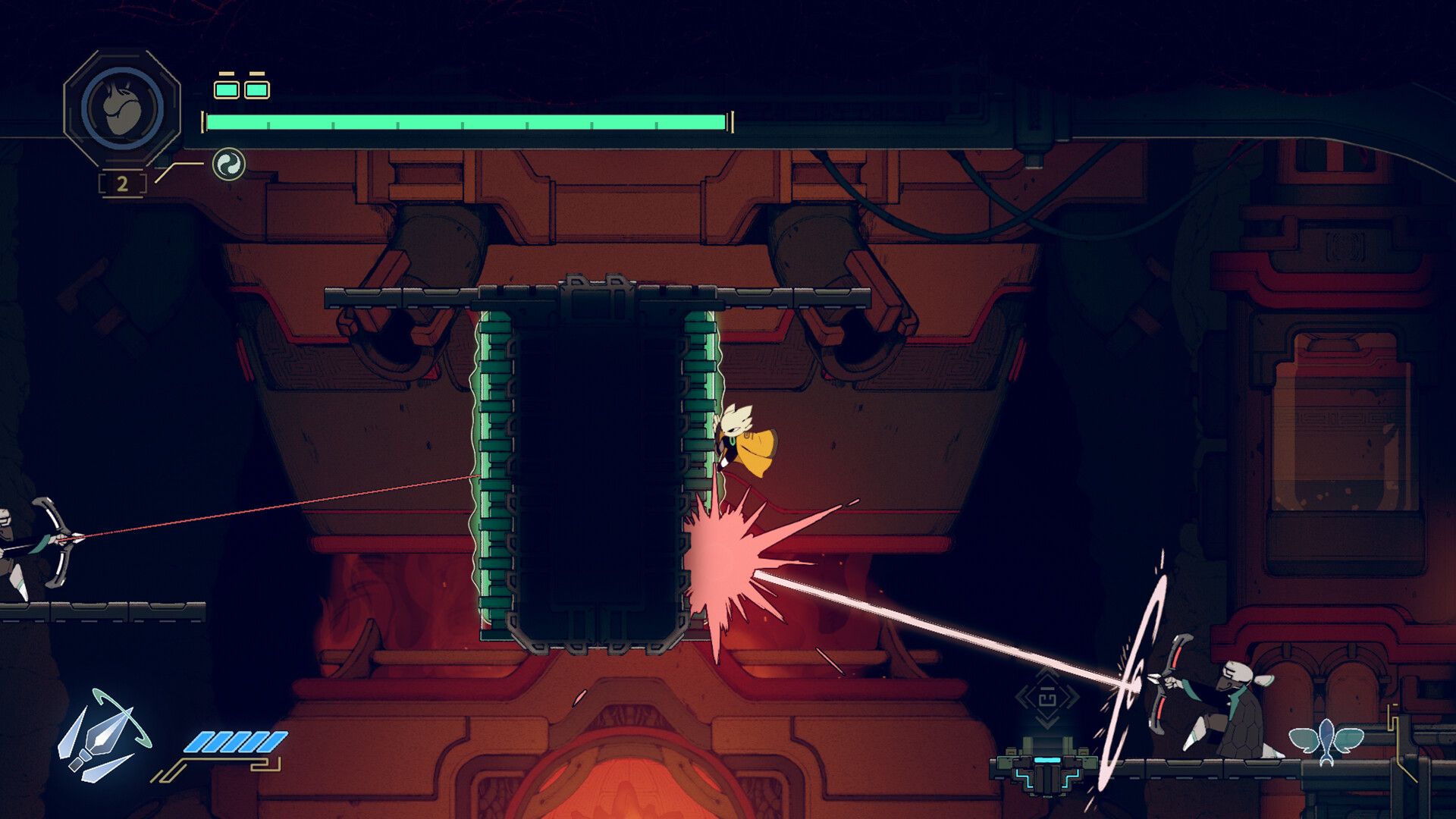Viewport: 1456px width, 819px height.
Task: Expand the down chevron below the waypoint diamond
Action: [x=1046, y=722]
